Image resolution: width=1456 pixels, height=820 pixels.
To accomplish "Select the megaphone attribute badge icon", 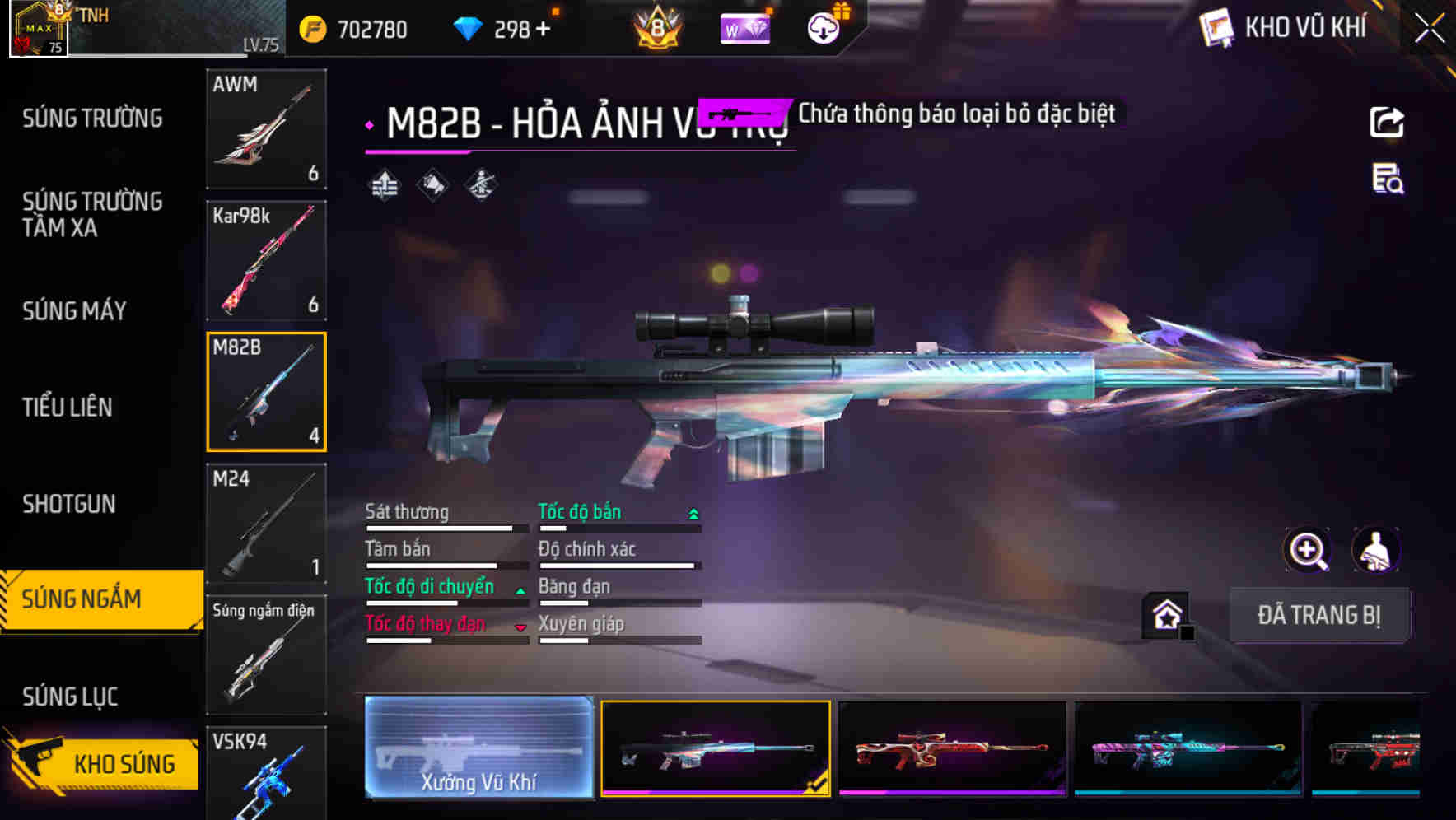I will tap(432, 186).
